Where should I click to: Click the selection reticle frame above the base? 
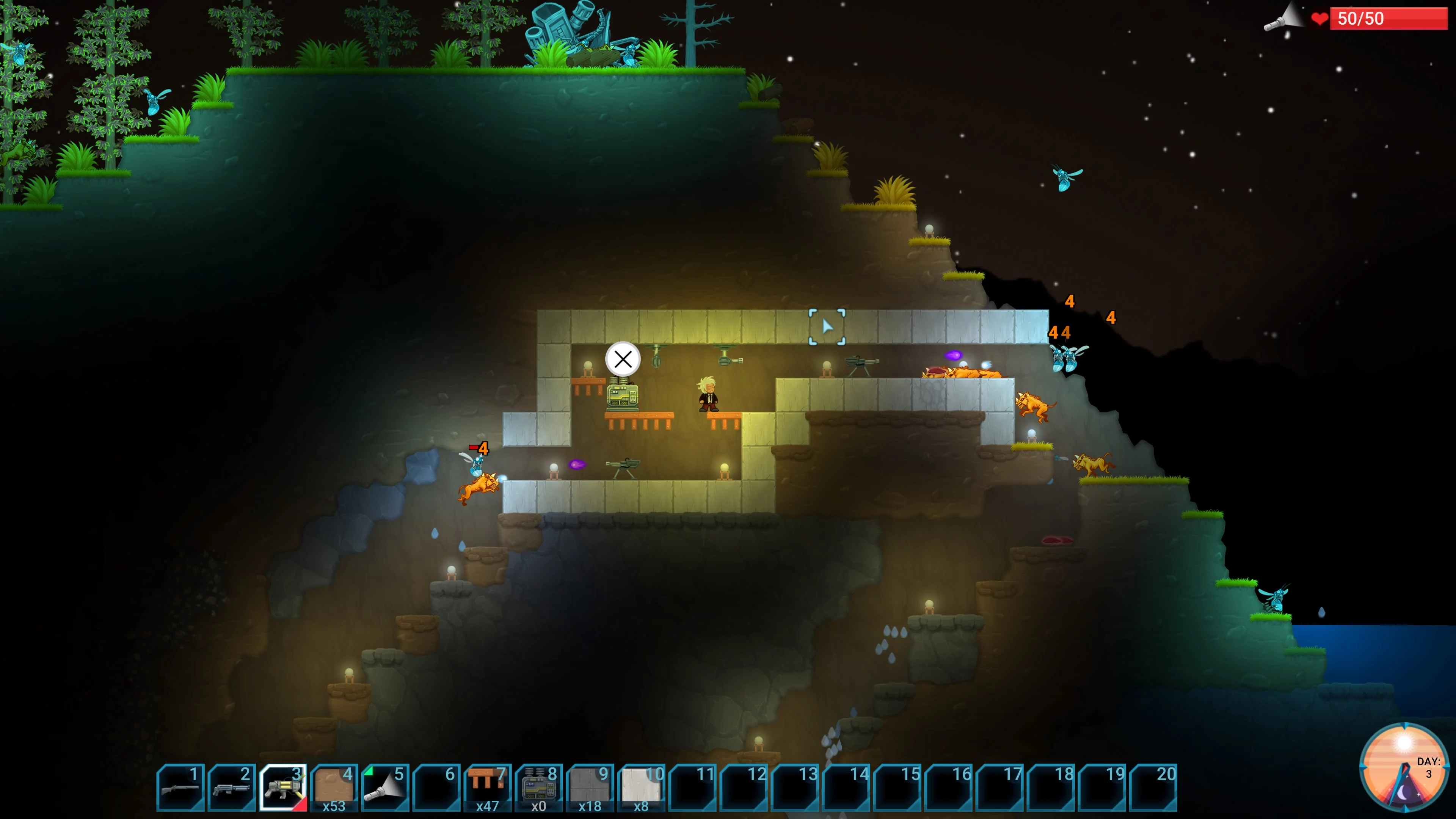(x=827, y=326)
